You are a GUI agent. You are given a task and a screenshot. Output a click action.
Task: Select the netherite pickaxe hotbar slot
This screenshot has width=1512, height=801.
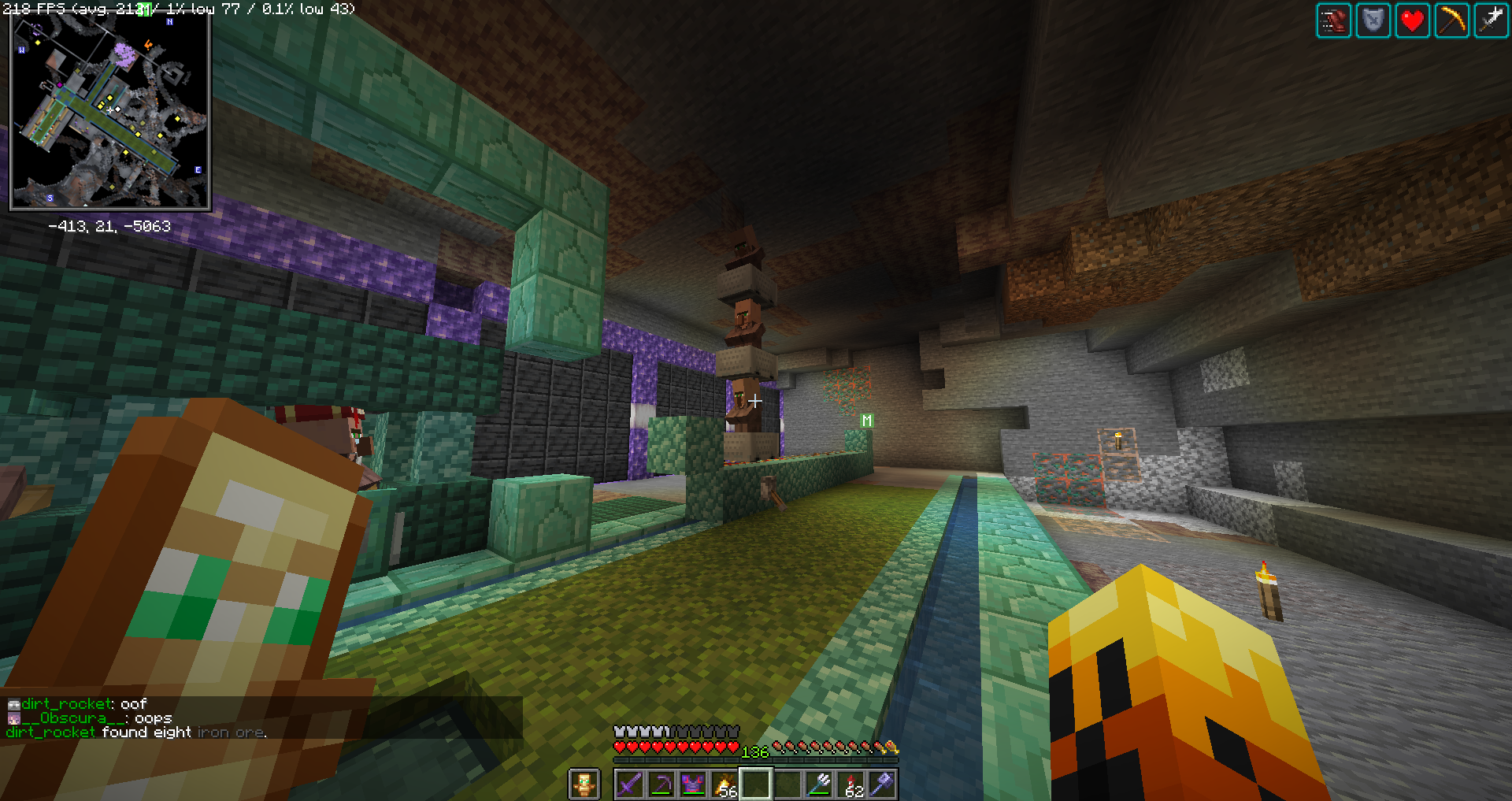coord(661,784)
